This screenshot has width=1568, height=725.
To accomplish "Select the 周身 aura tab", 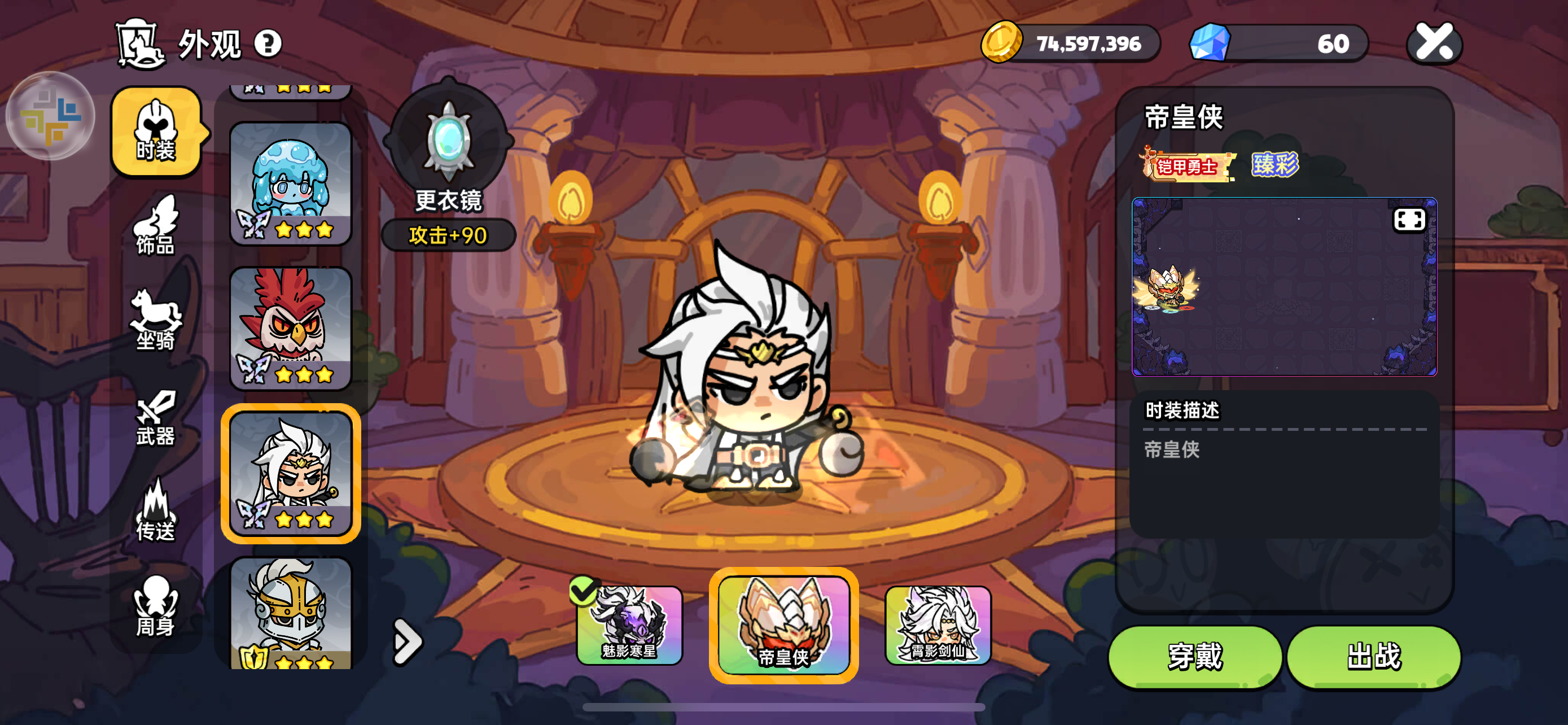I will [x=156, y=606].
